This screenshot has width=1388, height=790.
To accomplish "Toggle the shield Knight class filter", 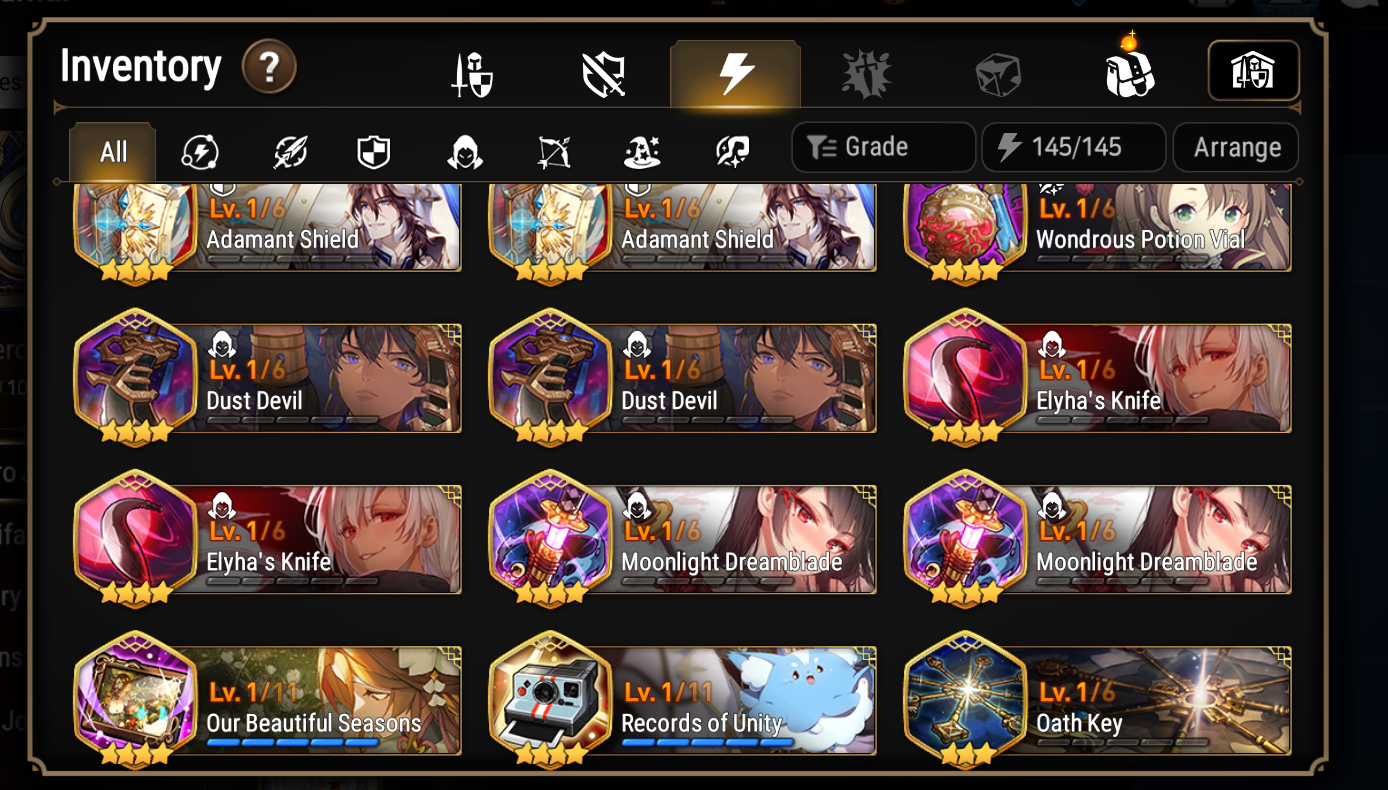I will click(x=372, y=150).
